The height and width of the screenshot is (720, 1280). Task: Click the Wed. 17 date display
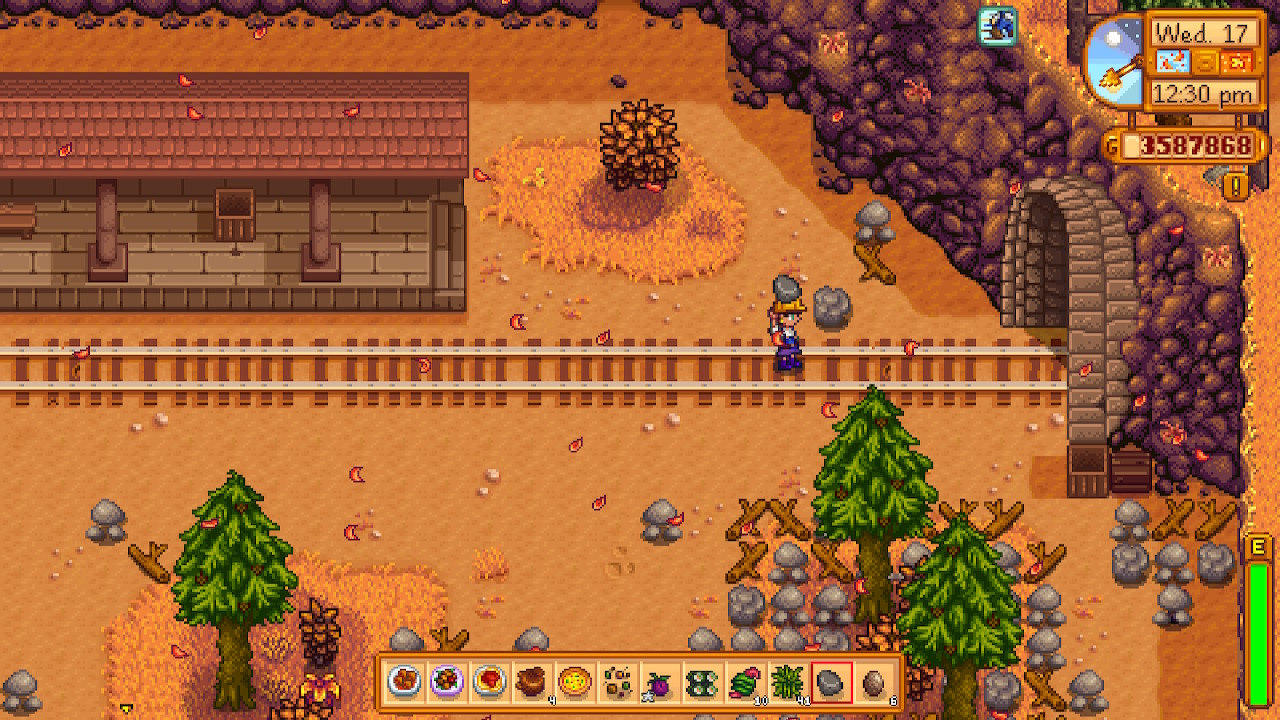pyautogui.click(x=1202, y=33)
